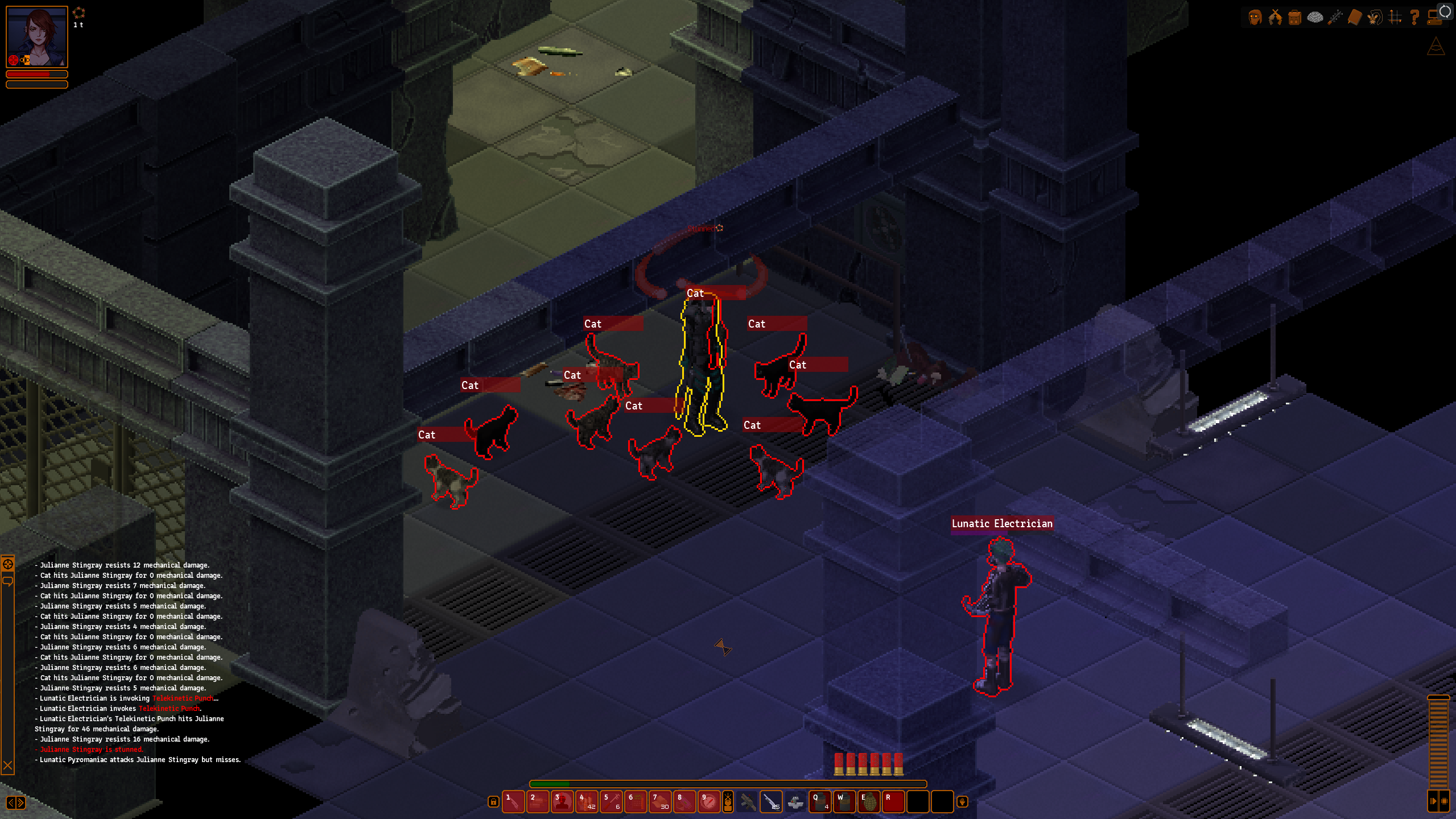
Task: Switch to the dialogue log speech-bubble tab
Action: [x=8, y=581]
